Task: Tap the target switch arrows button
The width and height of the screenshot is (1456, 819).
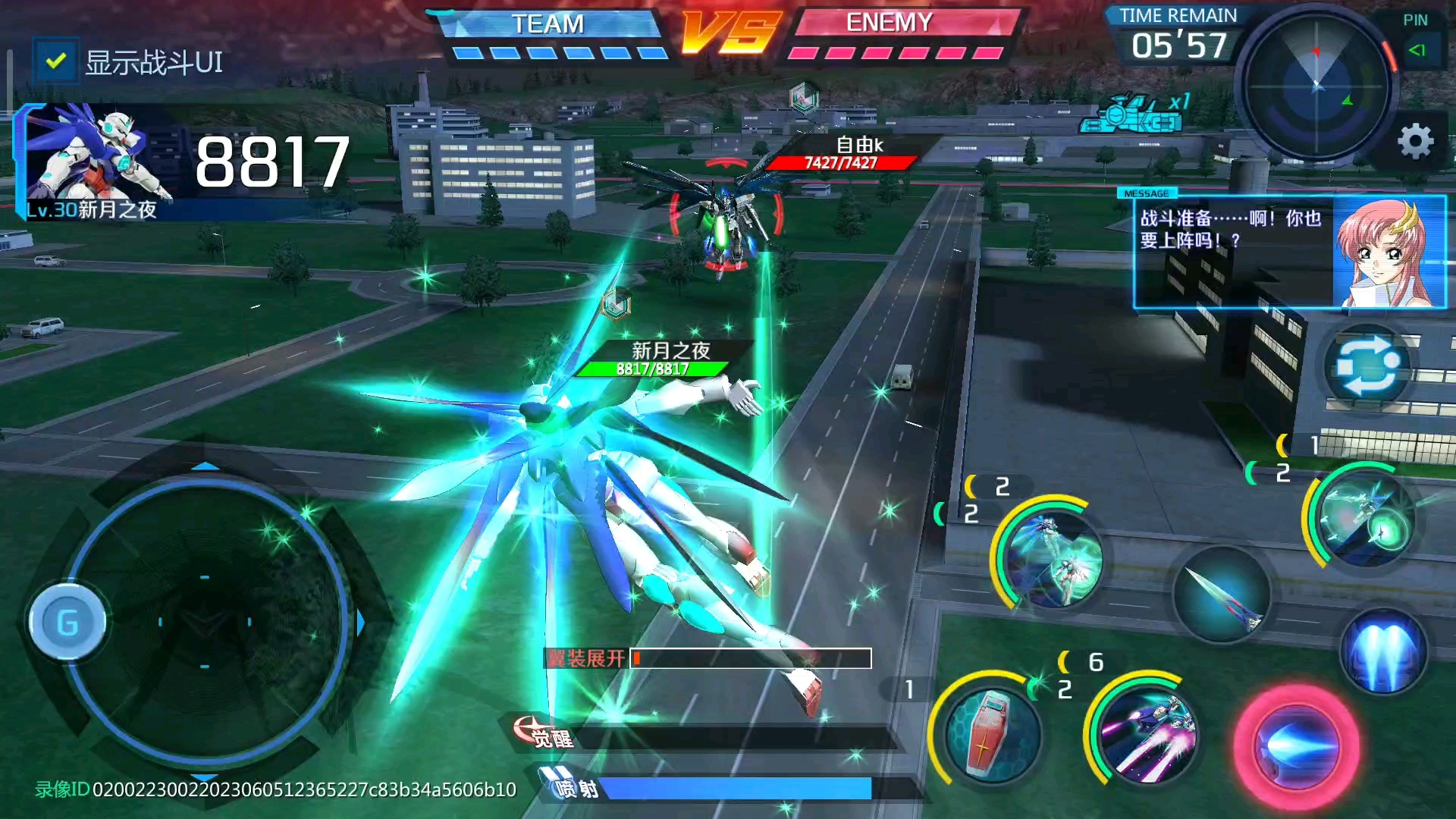Action: coord(1367,367)
